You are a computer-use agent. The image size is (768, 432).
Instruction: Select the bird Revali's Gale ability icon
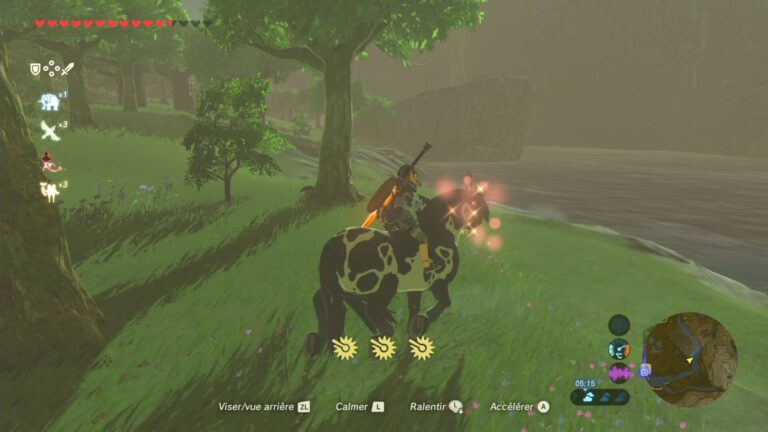click(48, 130)
